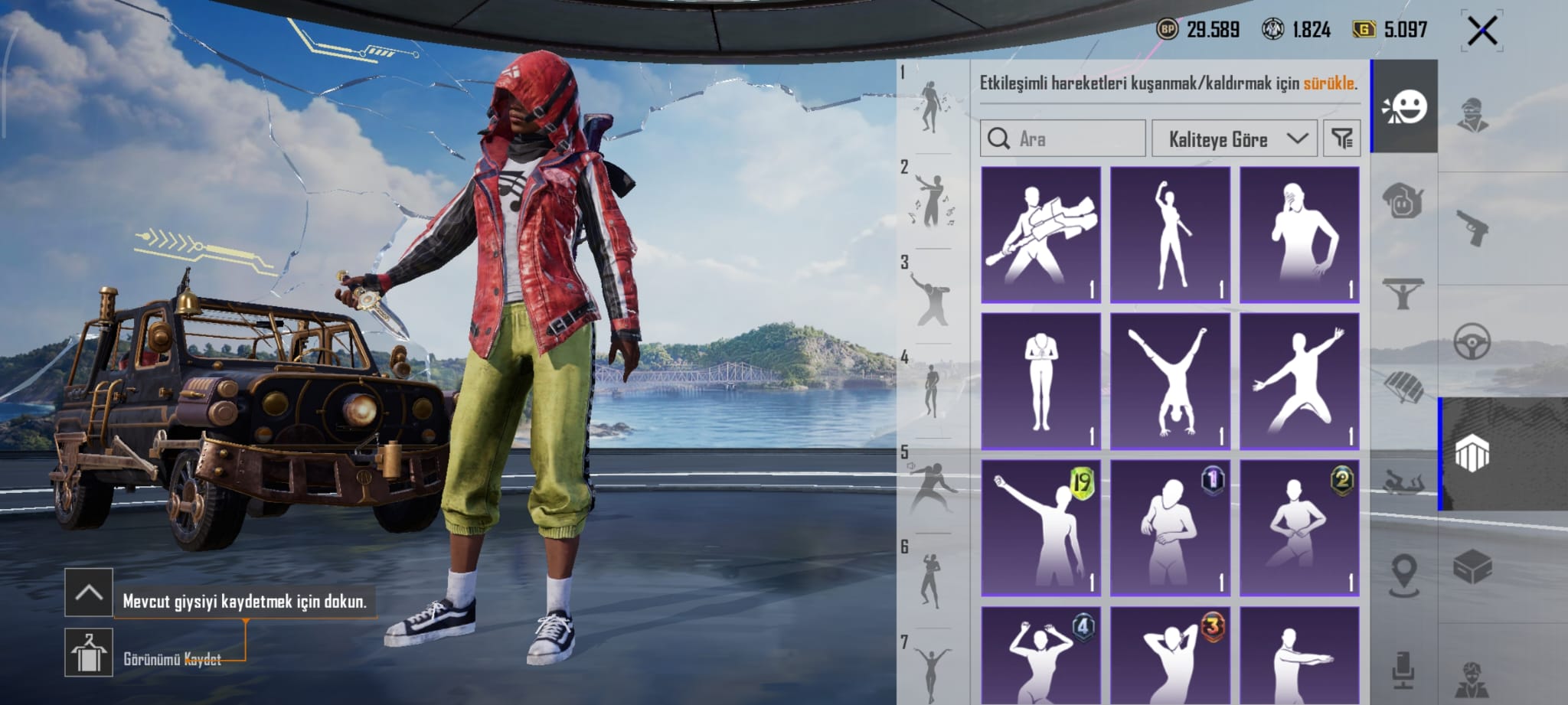Choose the handstand emote tile
1568x705 pixels.
(1170, 380)
